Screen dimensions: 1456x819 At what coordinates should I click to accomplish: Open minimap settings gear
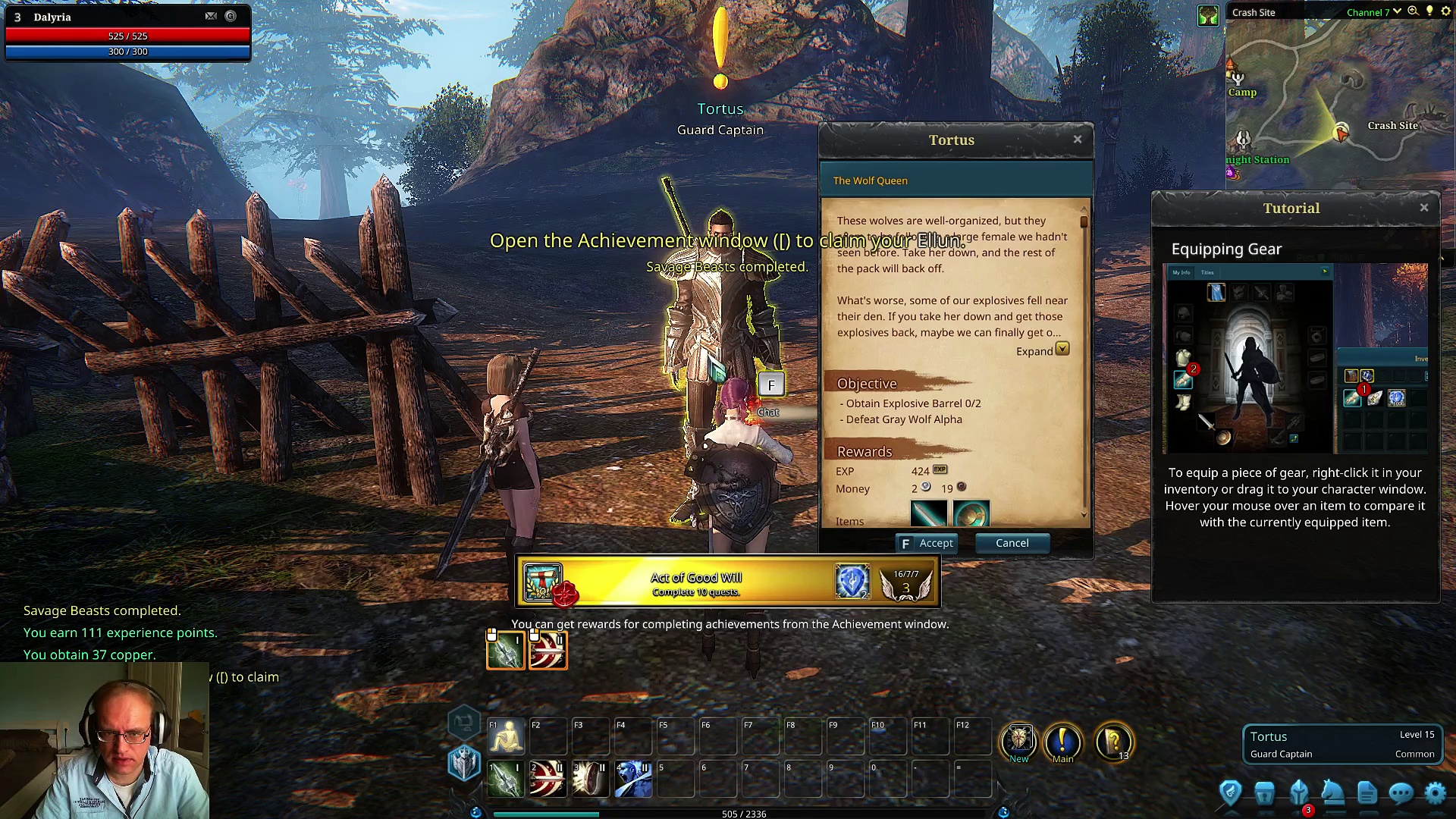[x=1445, y=11]
